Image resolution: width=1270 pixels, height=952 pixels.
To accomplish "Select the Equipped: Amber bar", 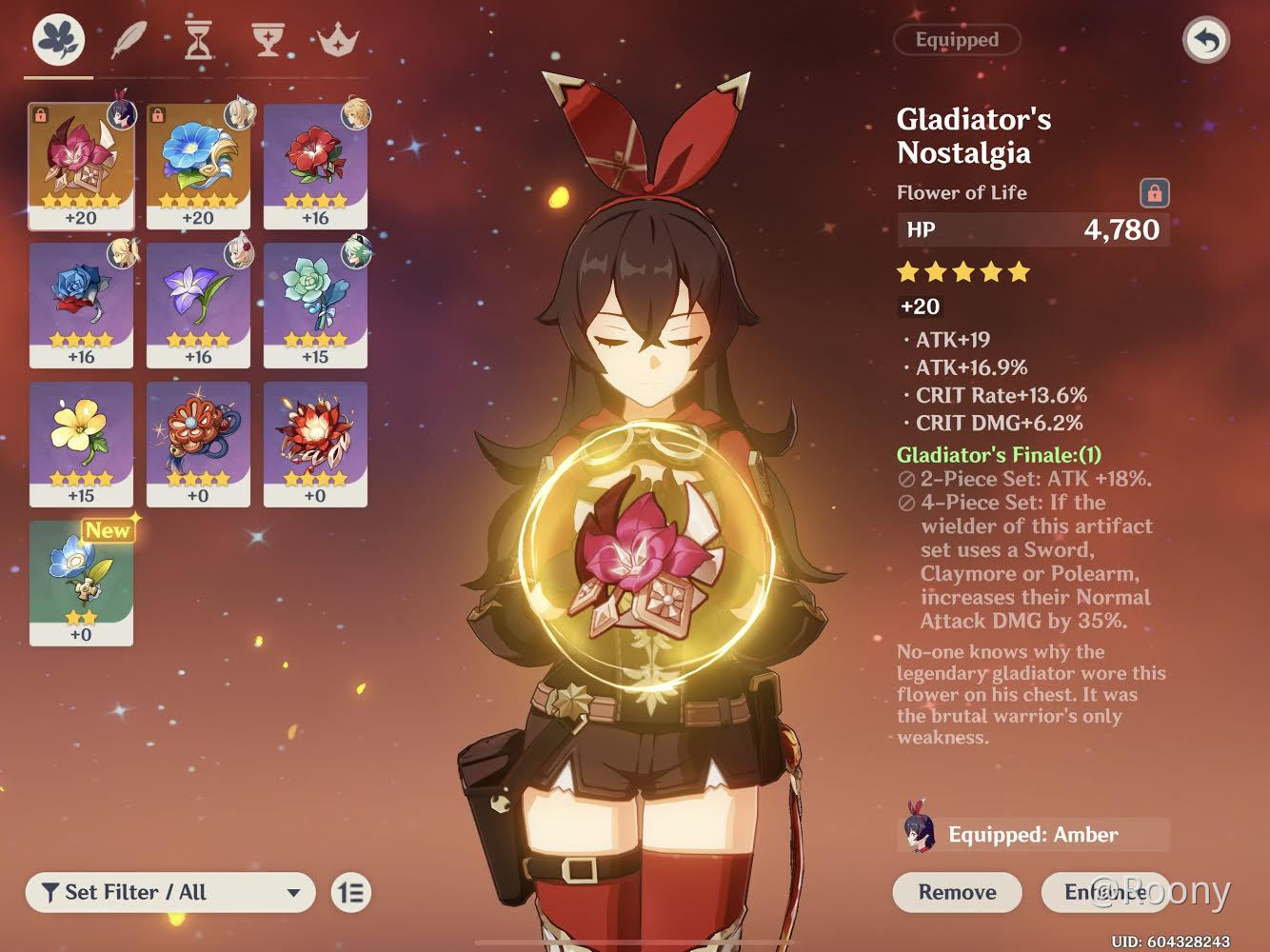I will click(x=1035, y=835).
